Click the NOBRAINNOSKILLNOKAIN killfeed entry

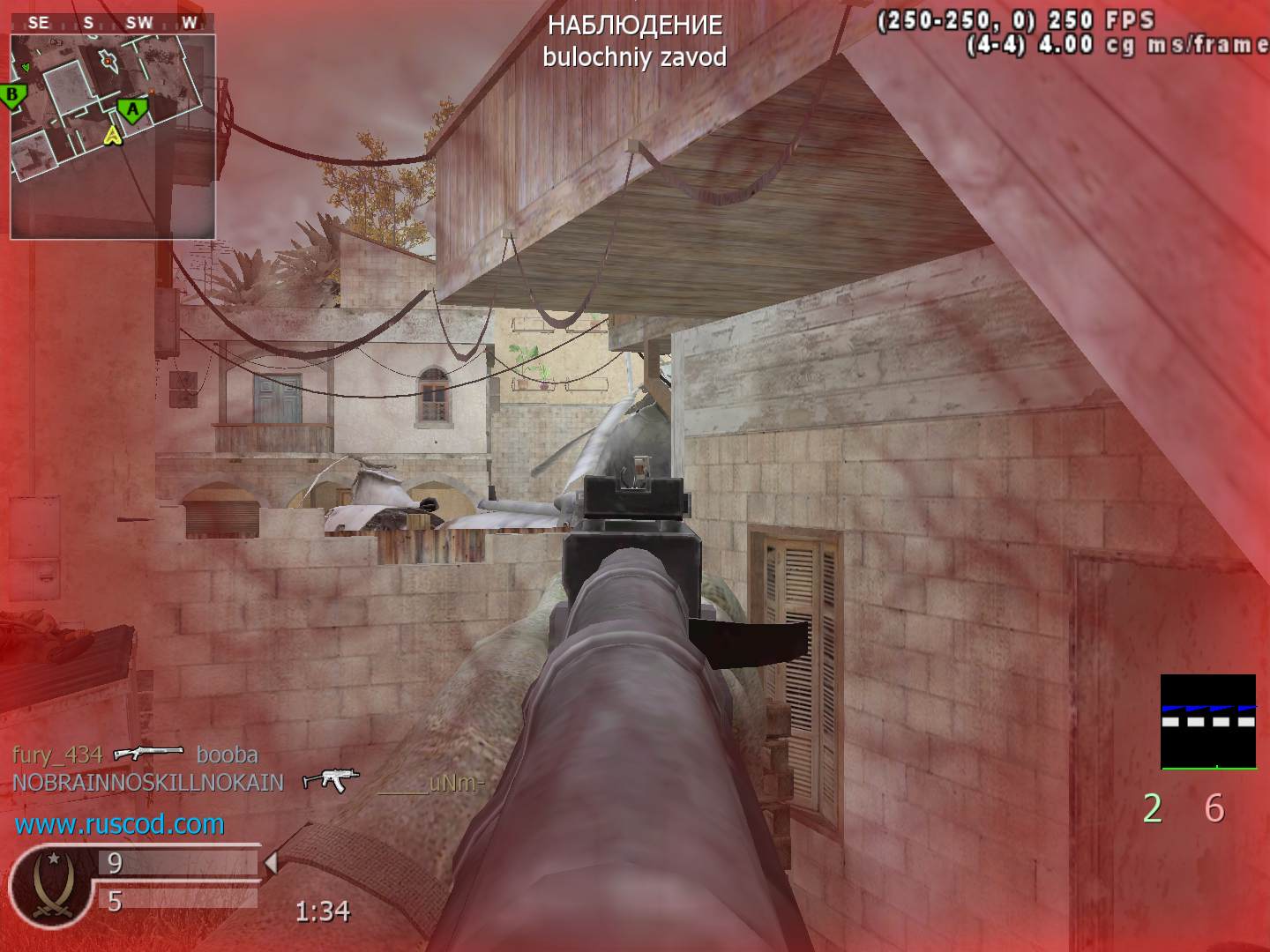tap(147, 783)
